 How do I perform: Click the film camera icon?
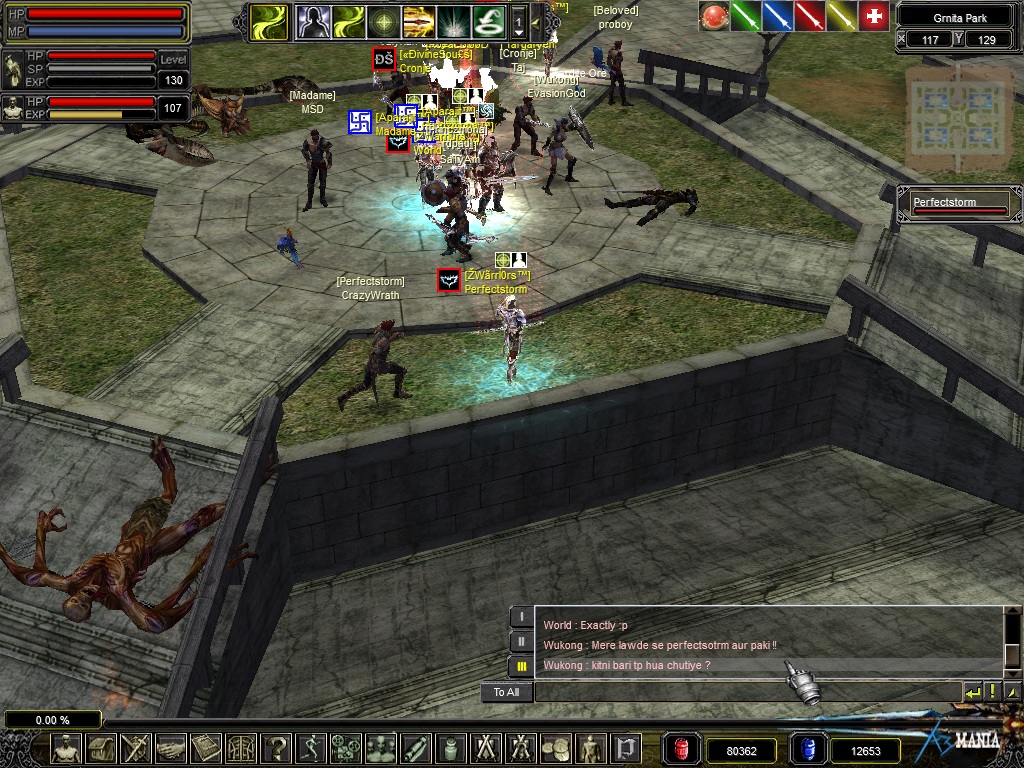pos(347,747)
